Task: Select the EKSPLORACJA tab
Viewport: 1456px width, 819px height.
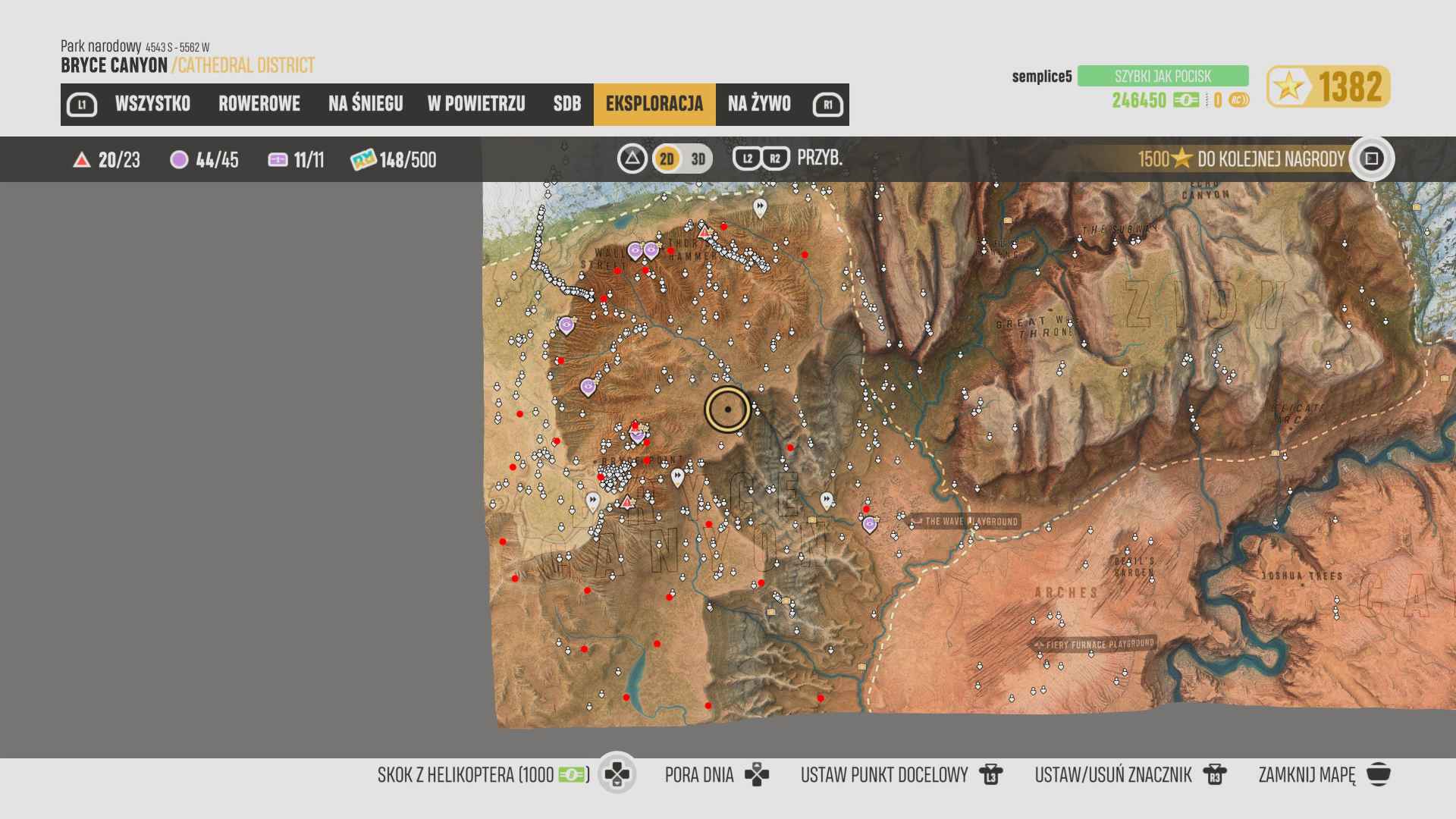Action: (x=654, y=104)
